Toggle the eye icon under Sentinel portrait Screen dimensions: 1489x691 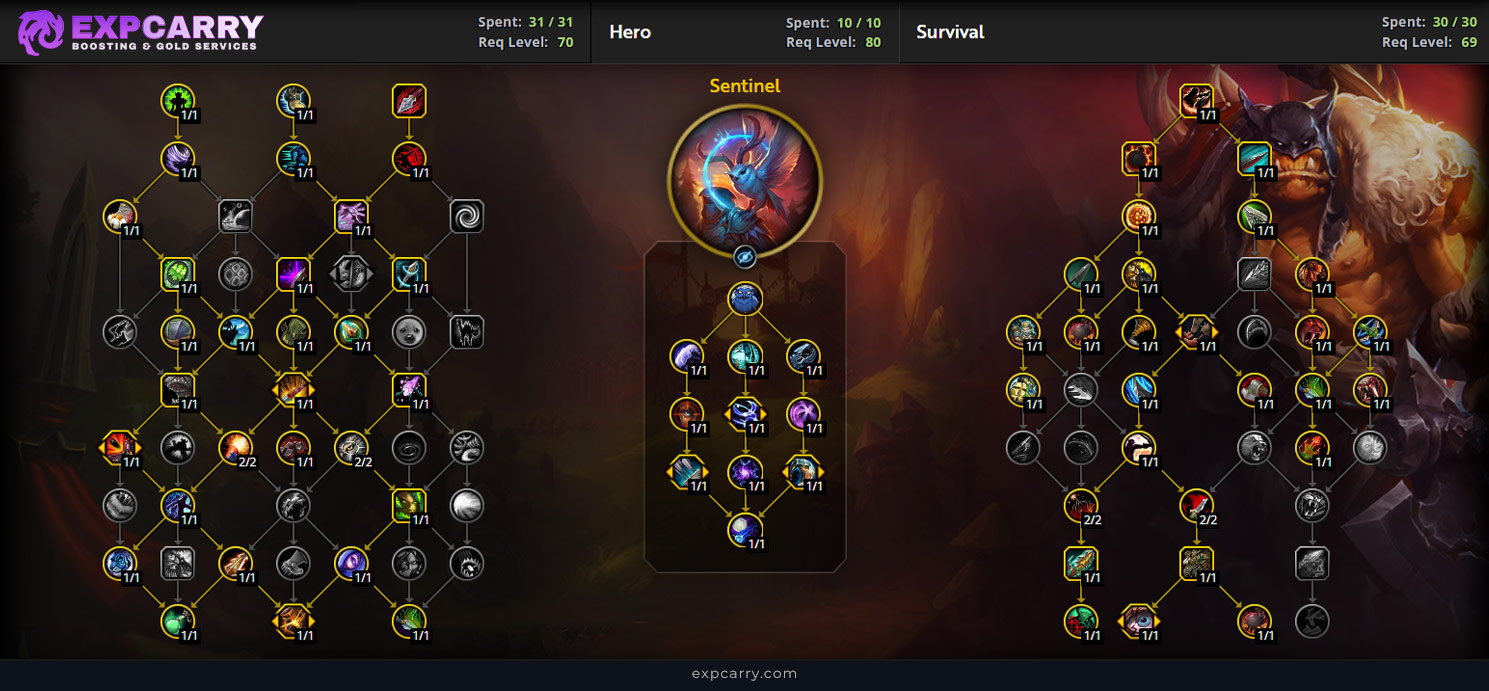[745, 258]
